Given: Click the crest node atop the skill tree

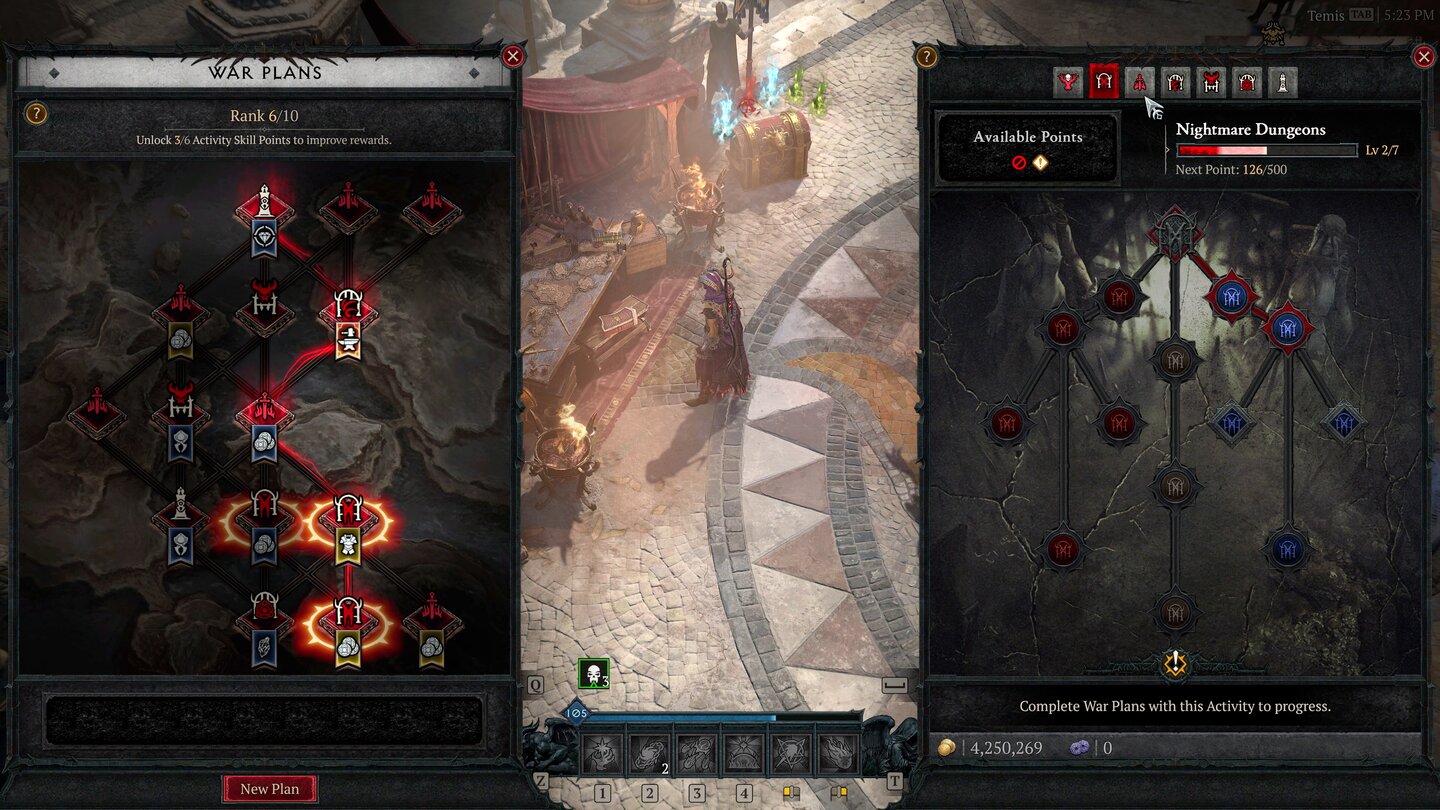Looking at the screenshot, I should point(1175,232).
